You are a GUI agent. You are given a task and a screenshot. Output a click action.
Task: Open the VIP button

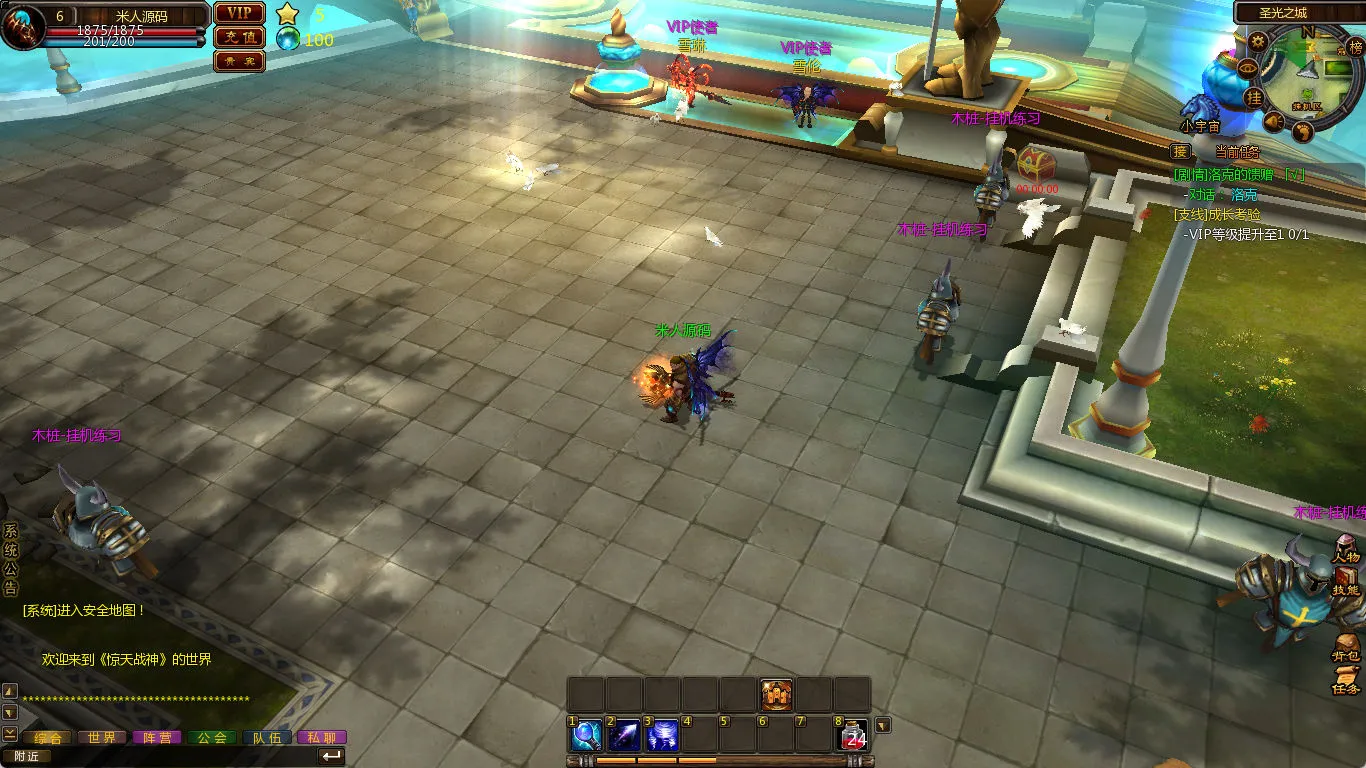pyautogui.click(x=240, y=13)
